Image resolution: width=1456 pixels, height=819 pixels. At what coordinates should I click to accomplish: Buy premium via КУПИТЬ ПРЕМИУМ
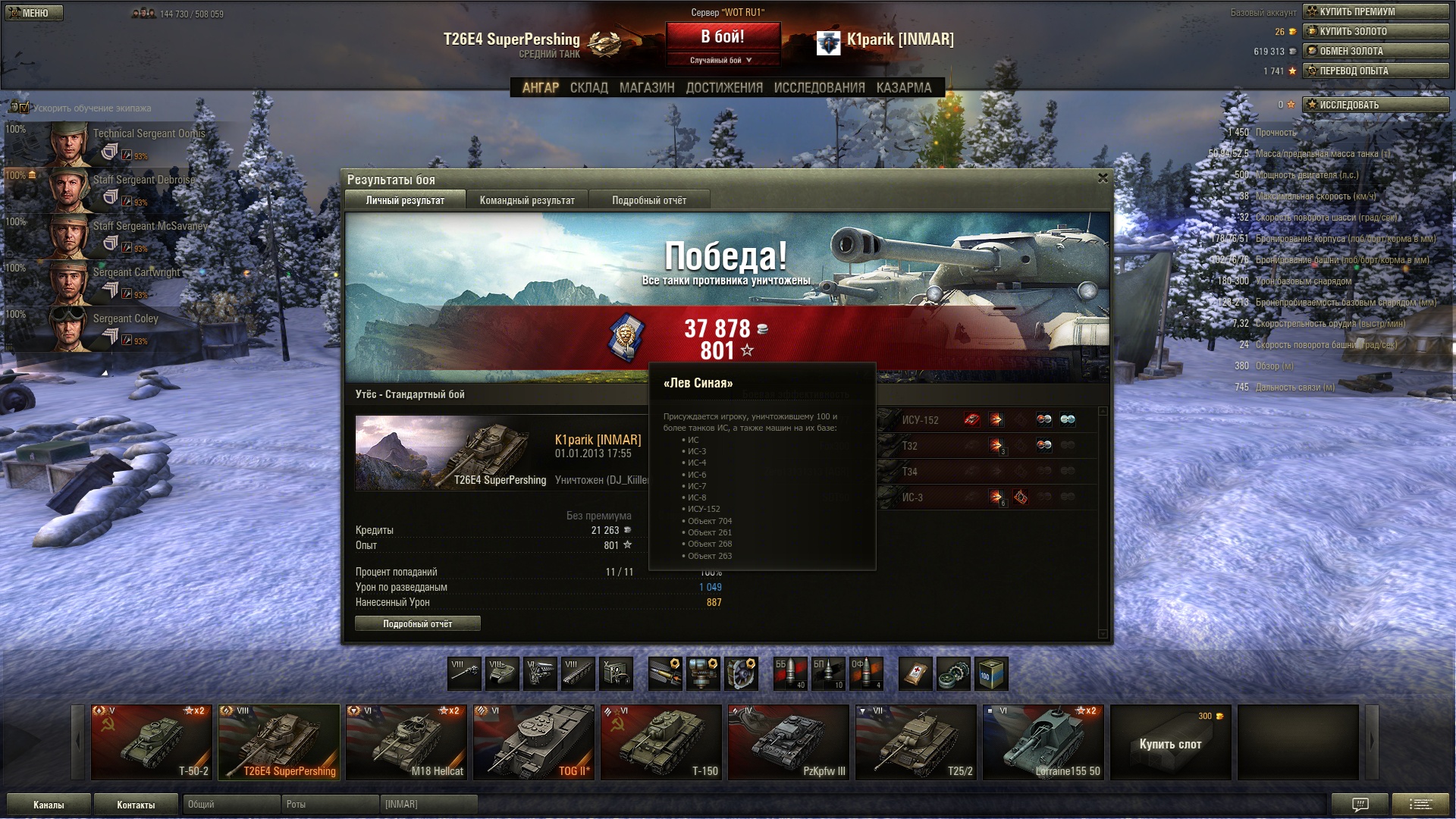1376,11
